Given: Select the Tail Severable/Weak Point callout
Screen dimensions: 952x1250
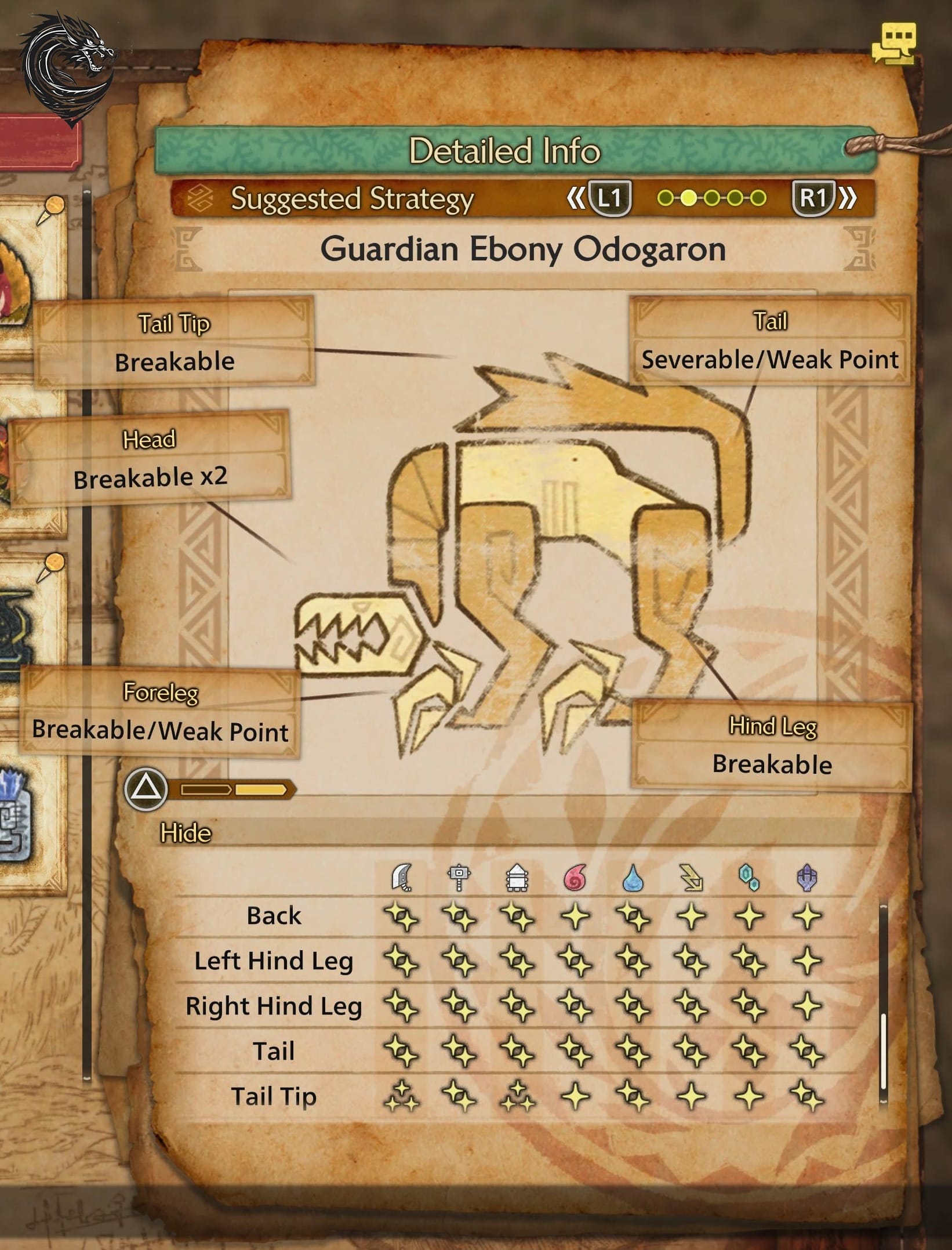Looking at the screenshot, I should pyautogui.click(x=769, y=342).
